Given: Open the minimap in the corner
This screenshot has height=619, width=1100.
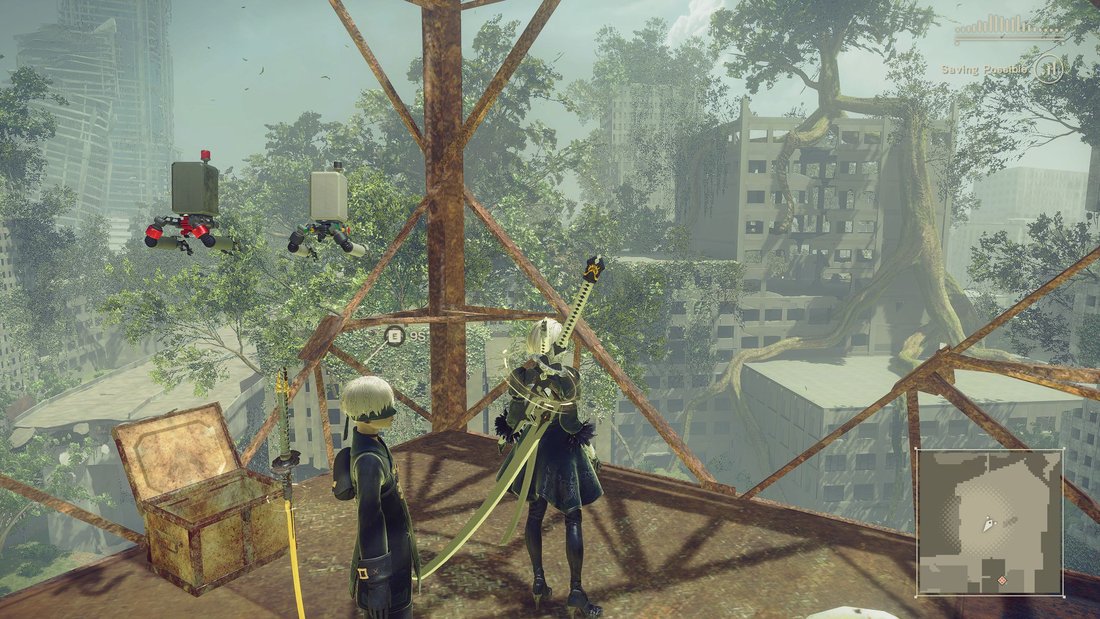Looking at the screenshot, I should [x=990, y=521].
